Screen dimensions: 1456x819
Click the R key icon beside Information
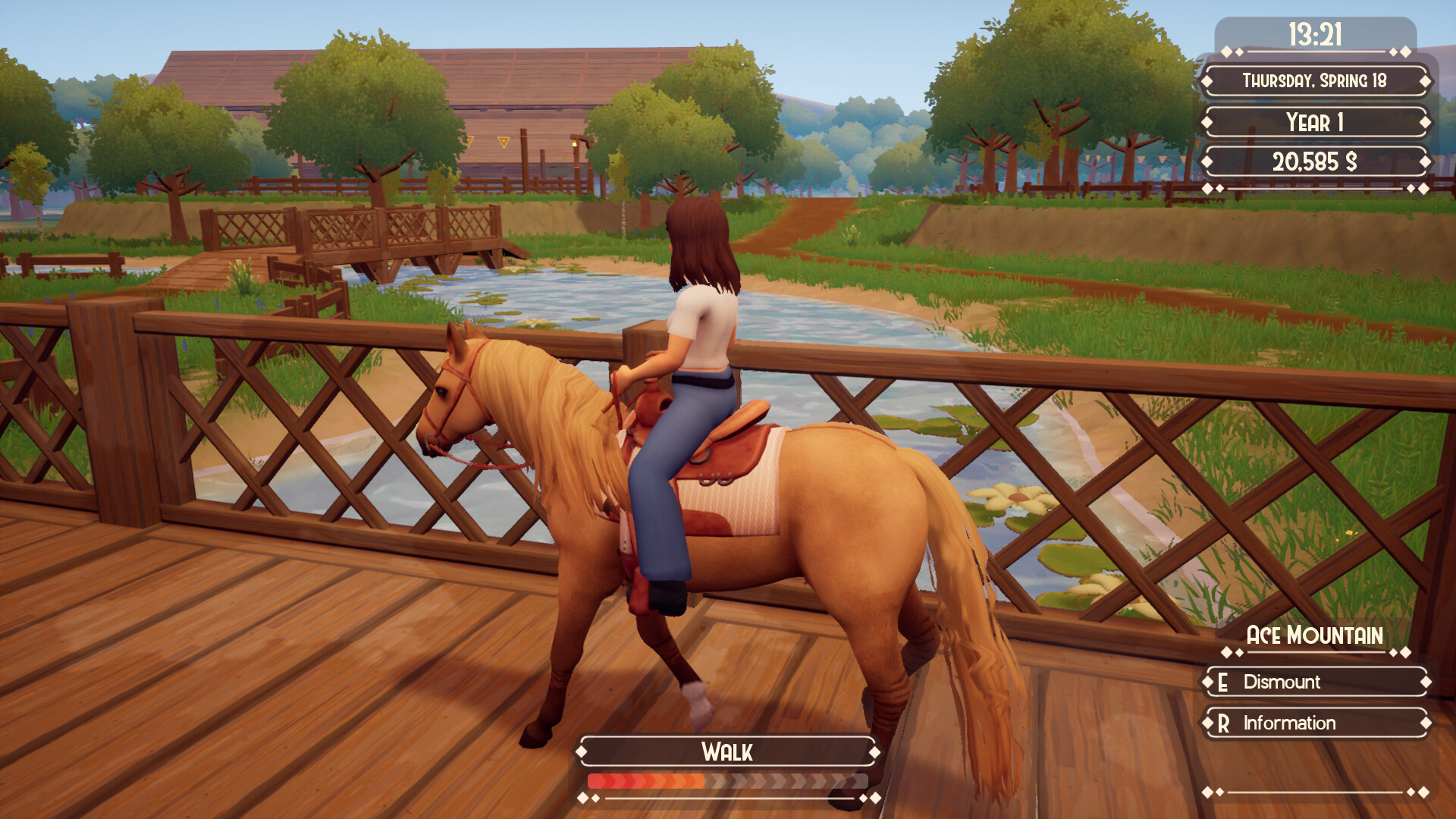pyautogui.click(x=1225, y=723)
